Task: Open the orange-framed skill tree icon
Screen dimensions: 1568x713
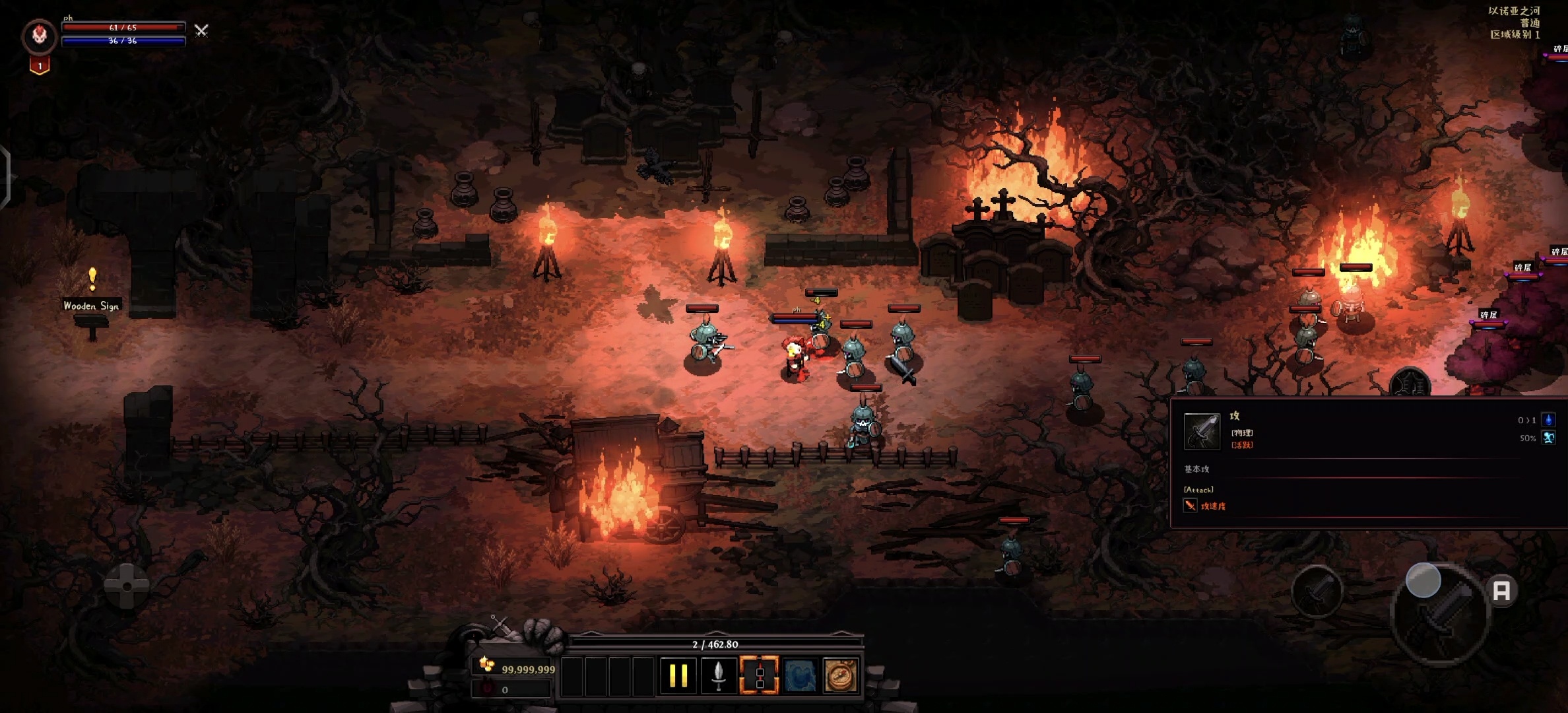Action: pos(759,675)
